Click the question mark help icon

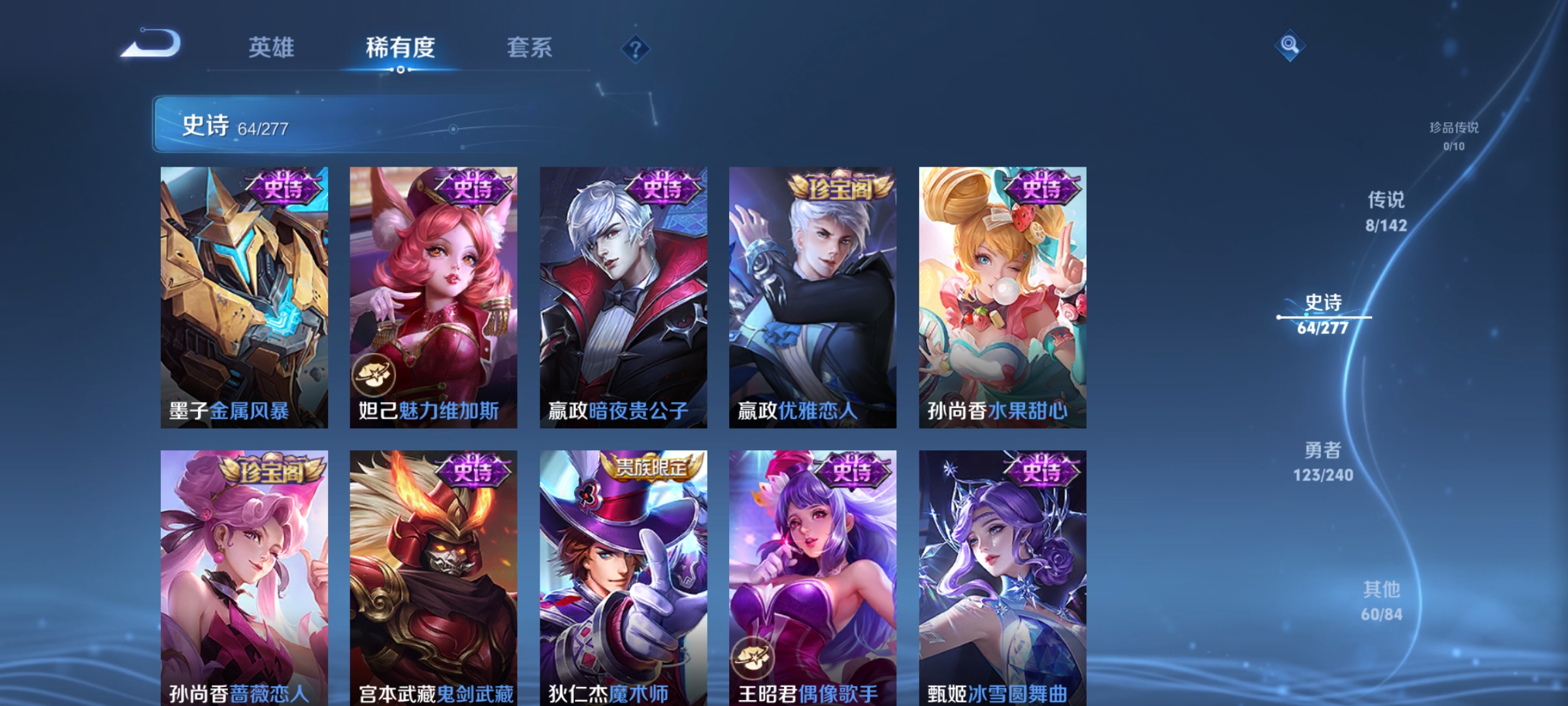pos(637,49)
